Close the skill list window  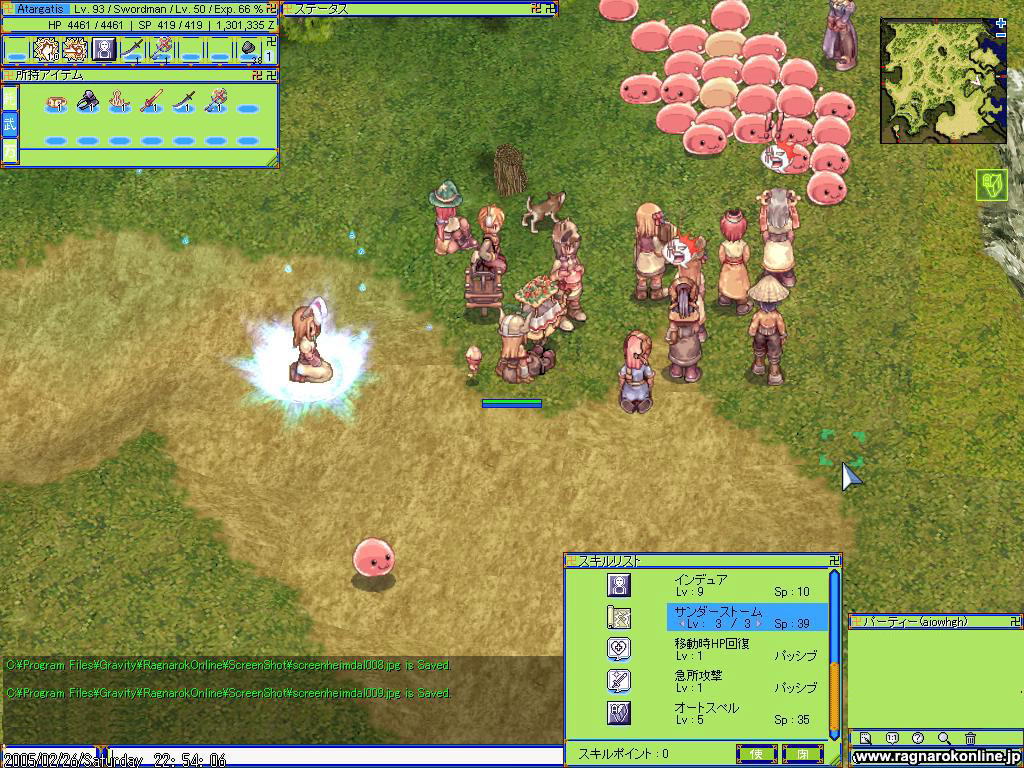click(x=803, y=753)
